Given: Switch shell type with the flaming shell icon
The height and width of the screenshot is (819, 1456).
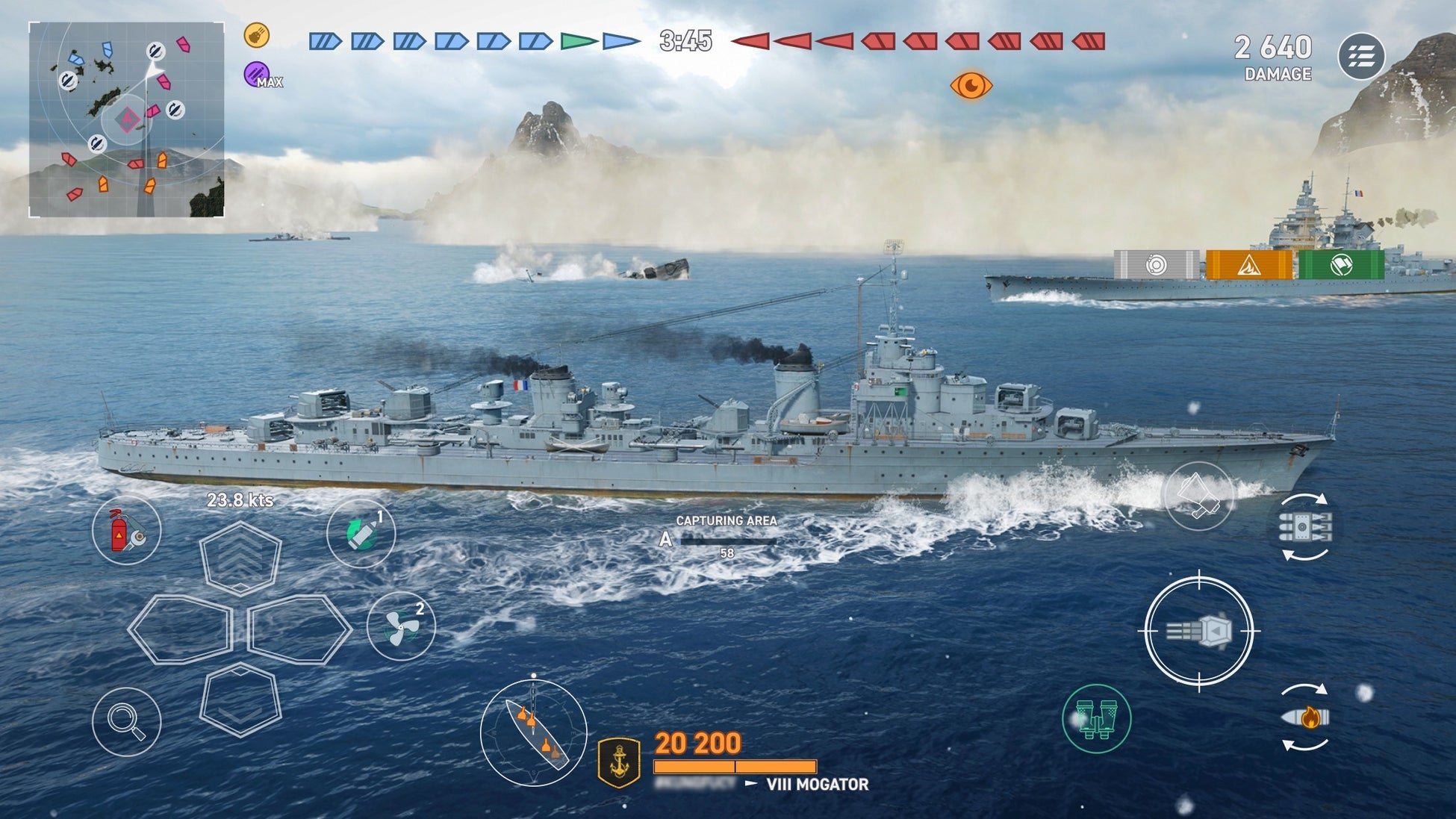Looking at the screenshot, I should [1304, 717].
